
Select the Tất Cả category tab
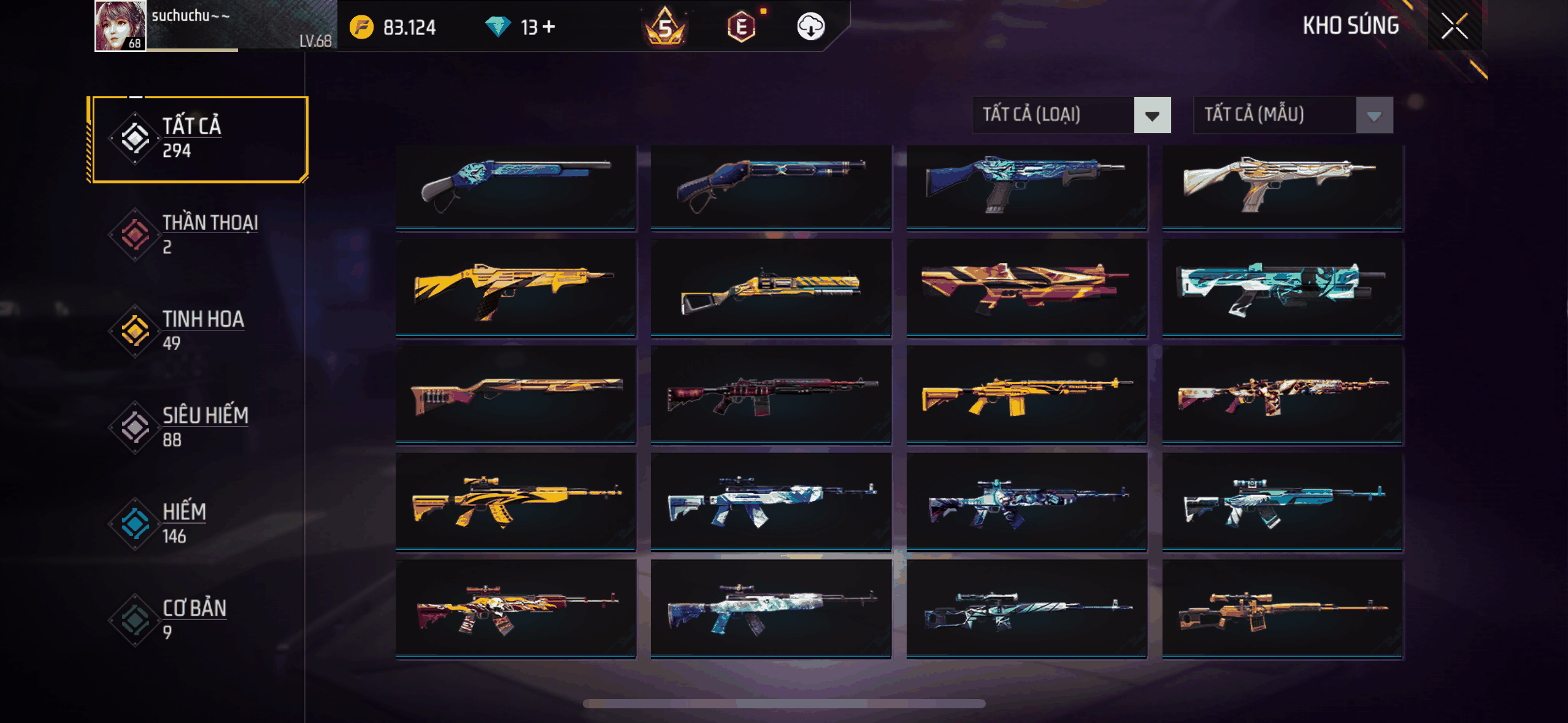[198, 139]
